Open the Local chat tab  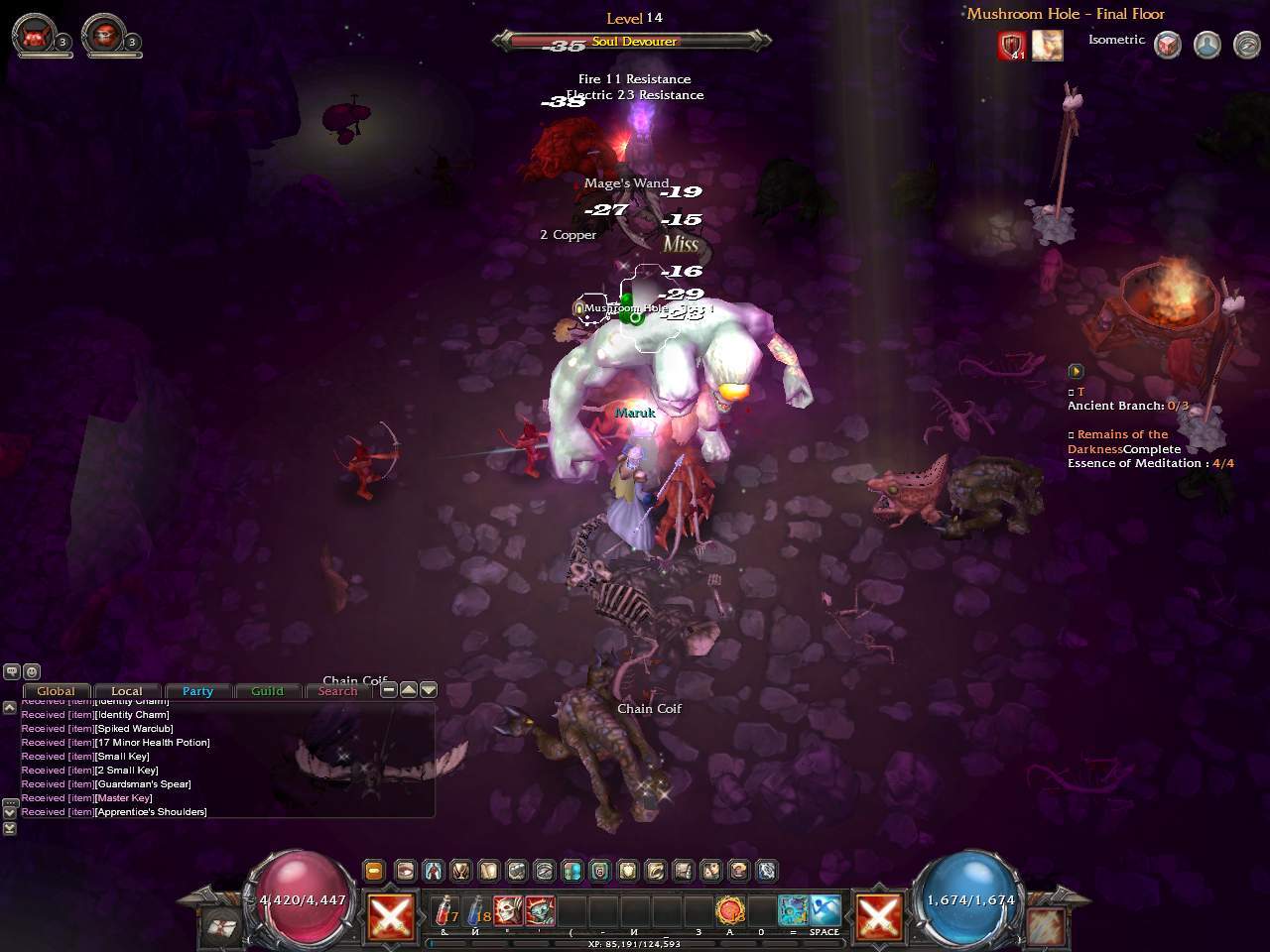(x=127, y=691)
